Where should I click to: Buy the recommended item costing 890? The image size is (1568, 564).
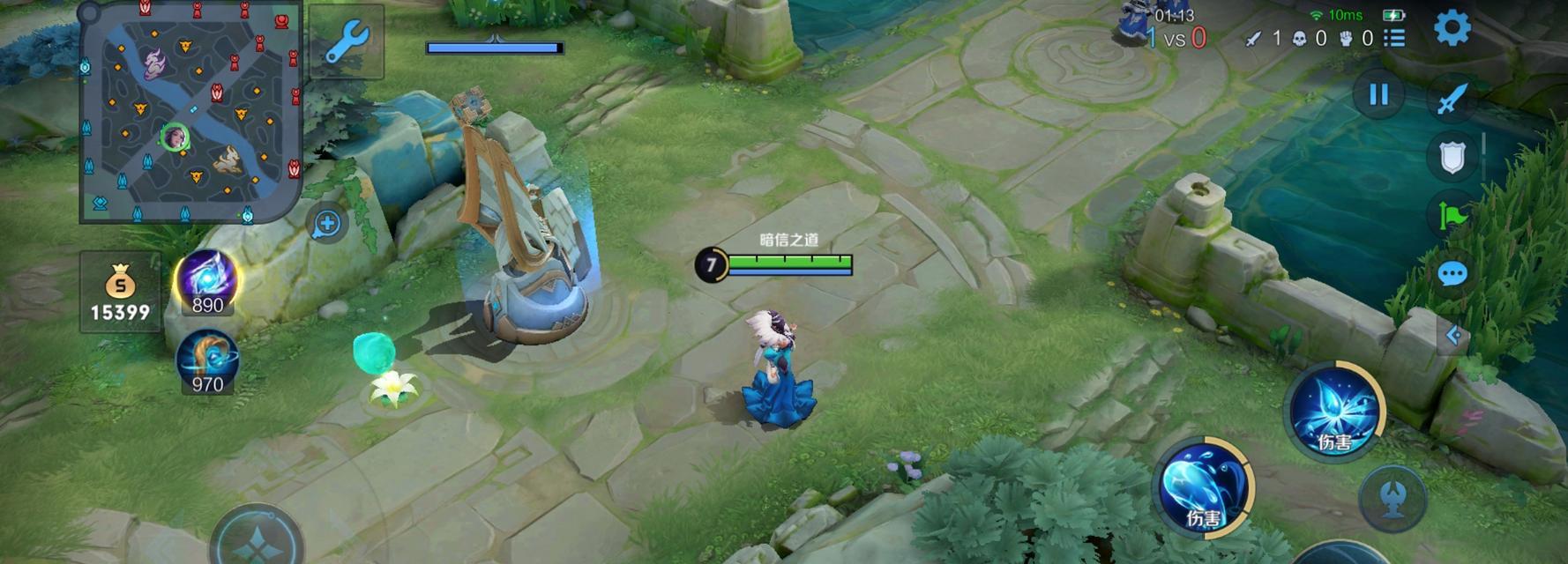click(x=207, y=282)
